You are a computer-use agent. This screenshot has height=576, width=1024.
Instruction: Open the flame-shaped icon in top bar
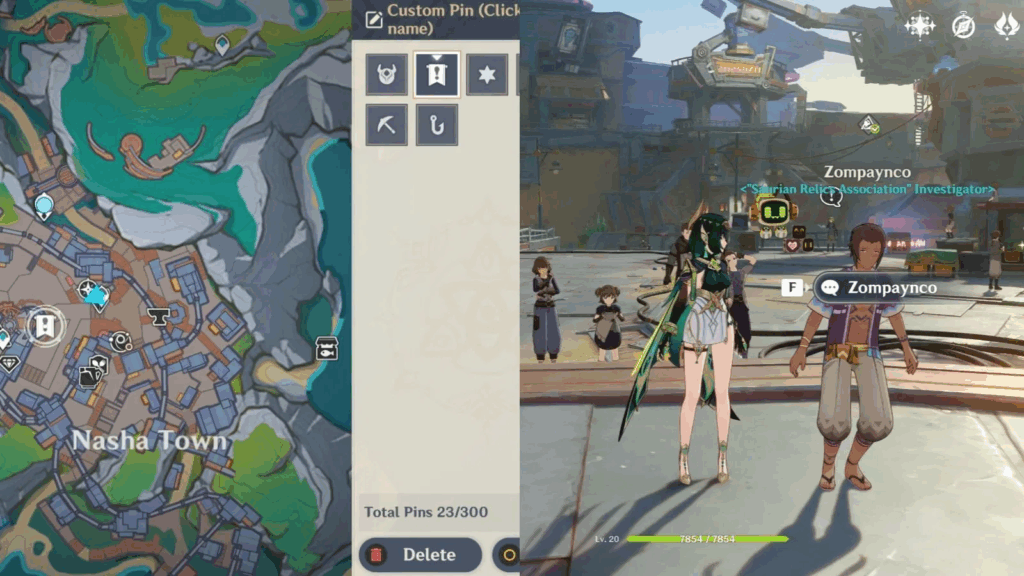(x=1005, y=26)
